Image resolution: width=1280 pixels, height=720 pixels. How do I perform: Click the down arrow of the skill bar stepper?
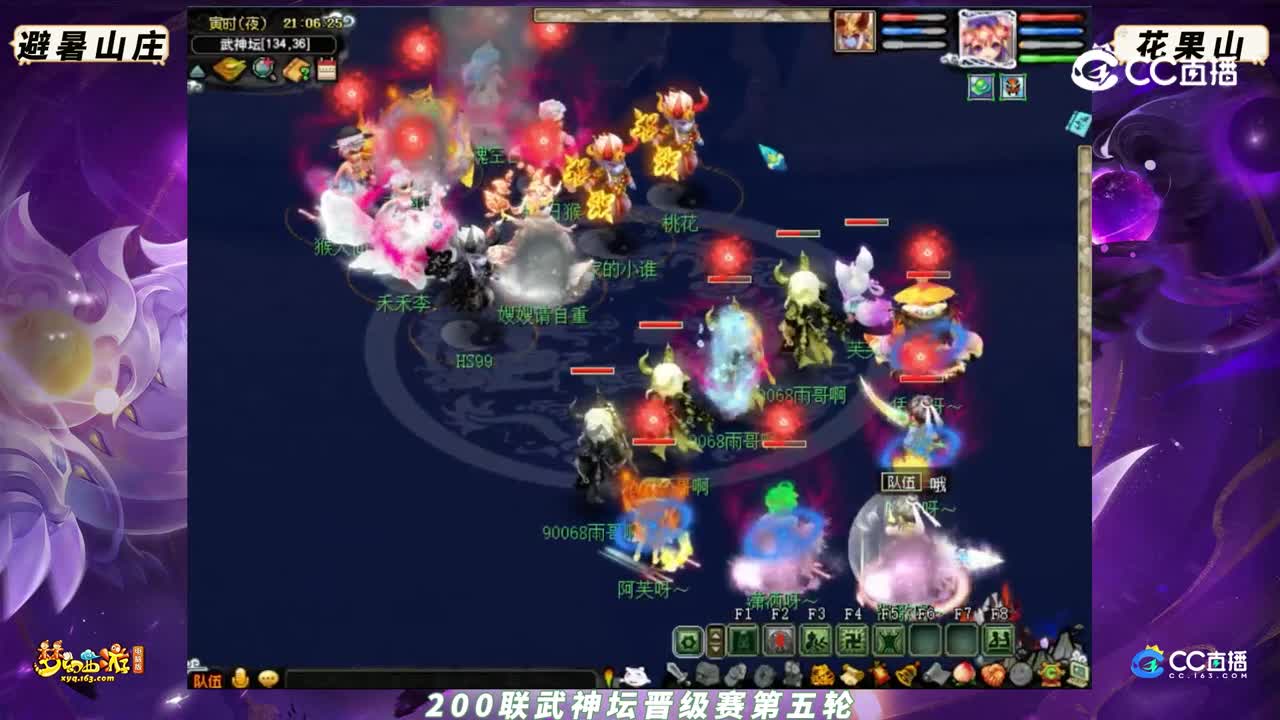[715, 648]
